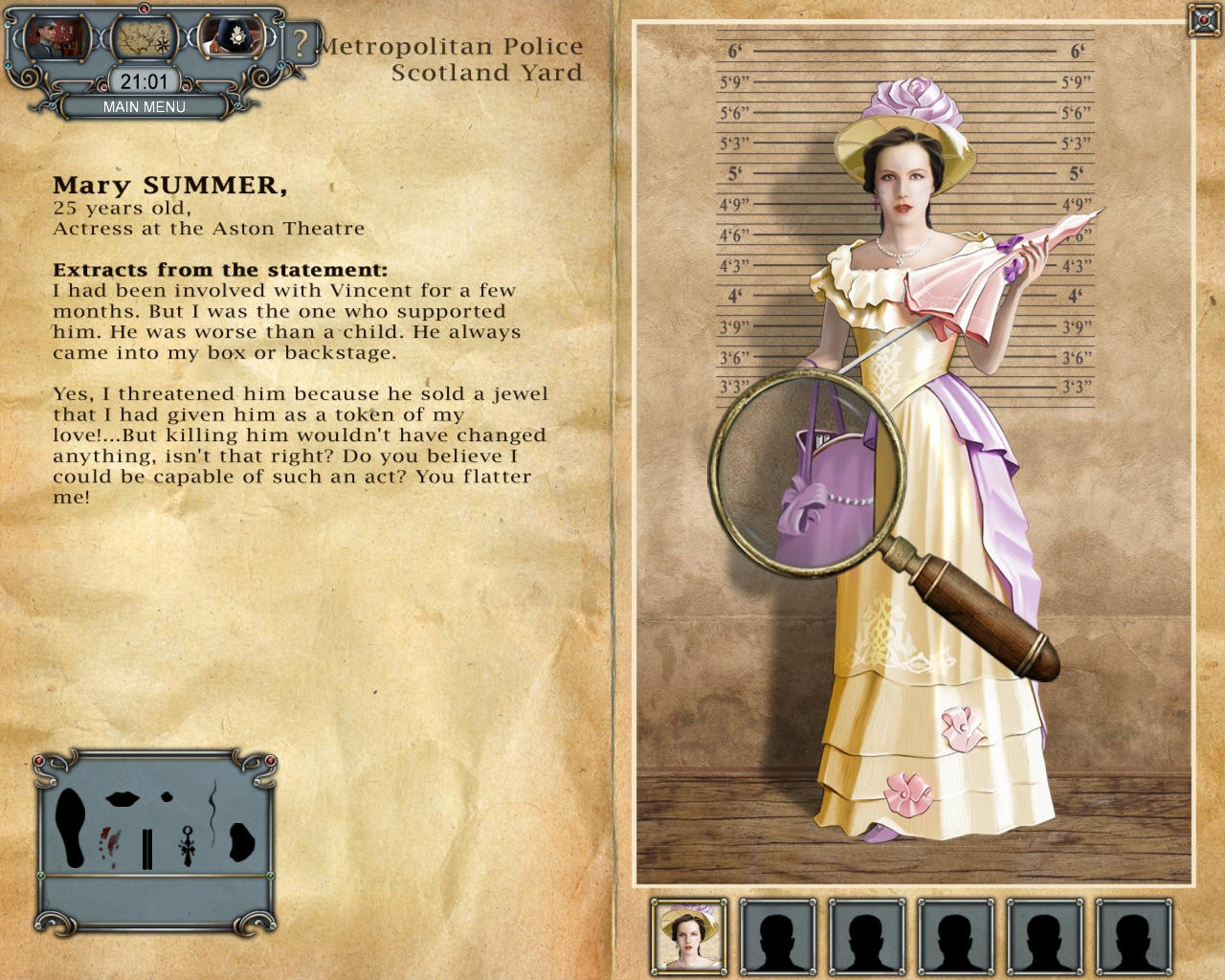Open the police helmet icon

[x=233, y=37]
